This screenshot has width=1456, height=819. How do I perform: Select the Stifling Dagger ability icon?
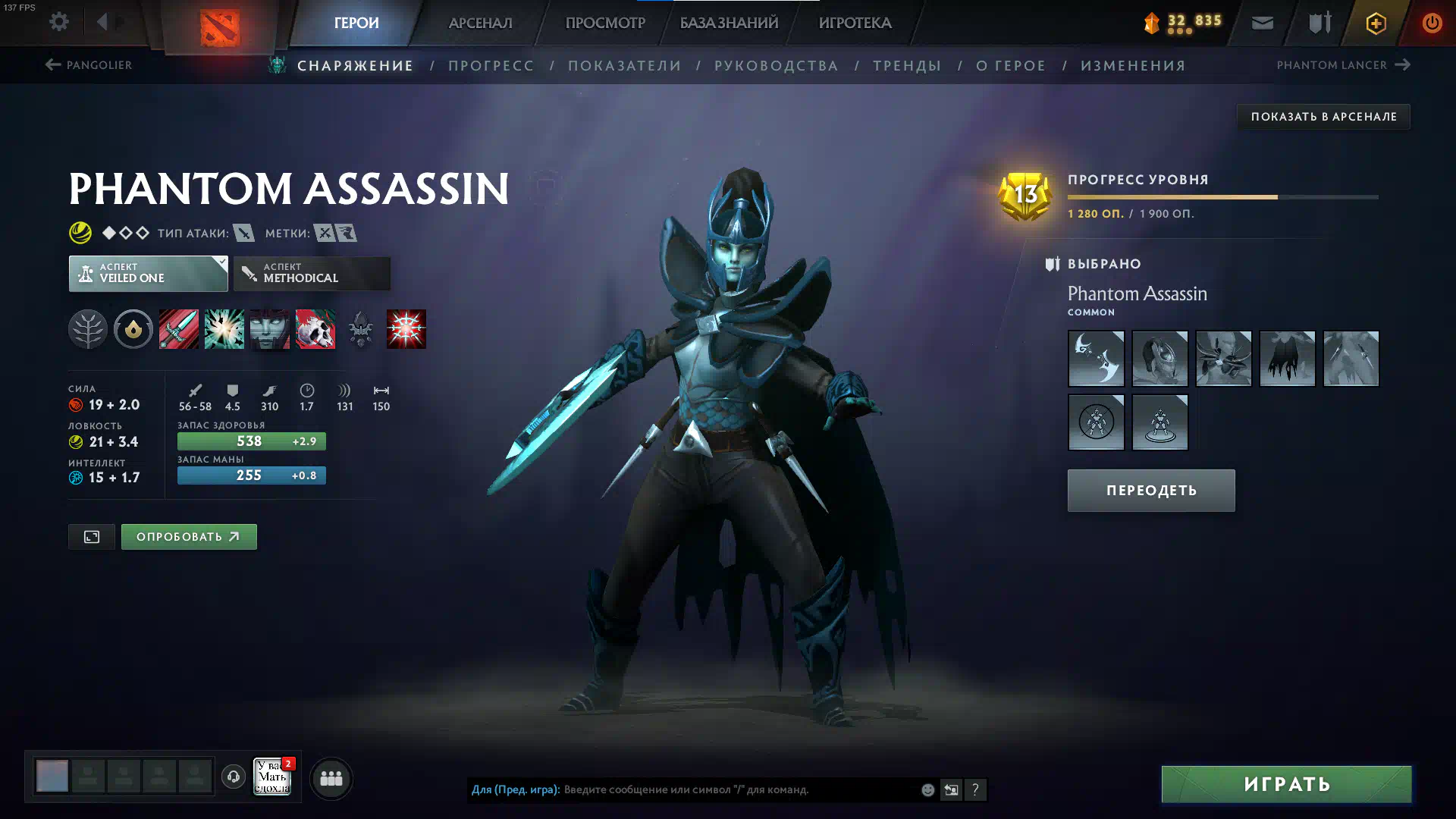pos(179,329)
